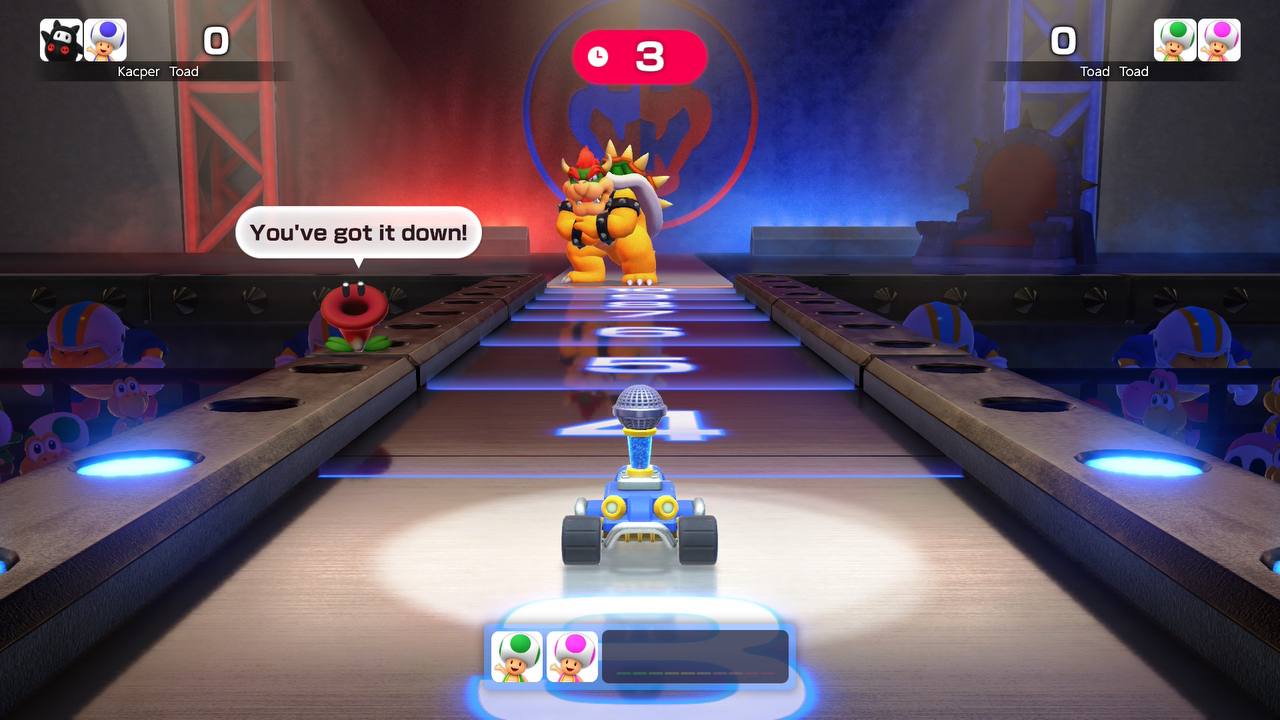Click the green Toad portrait beside the dark meter
Image resolution: width=1280 pixels, height=720 pixels.
[x=517, y=657]
